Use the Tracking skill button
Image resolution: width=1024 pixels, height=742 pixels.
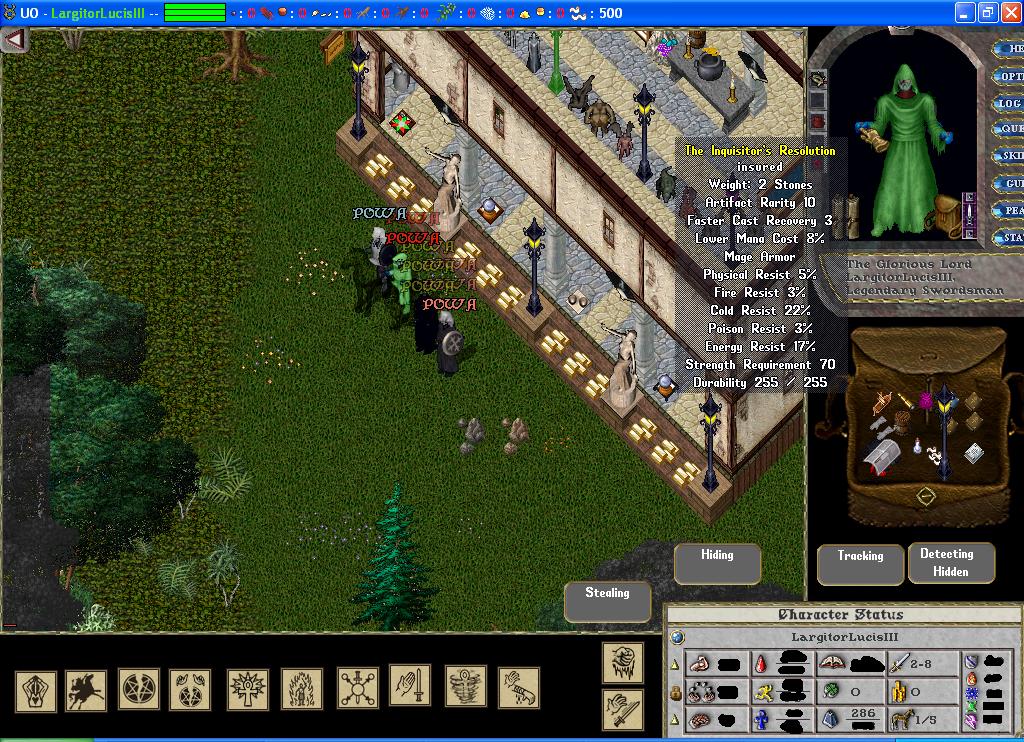pyautogui.click(x=860, y=564)
